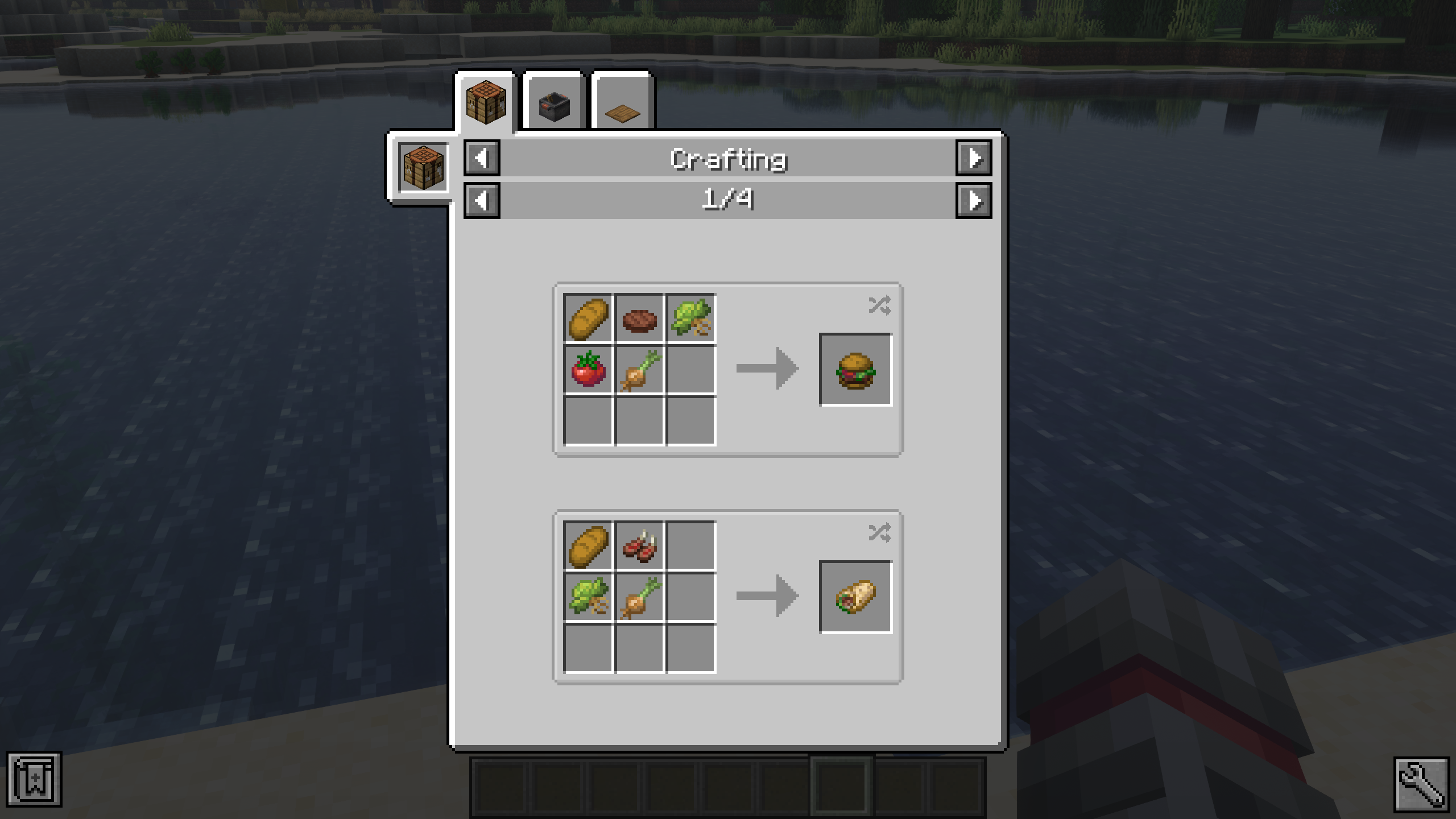Select the mutton chops ingredient slot
1456x819 pixels.
[639, 546]
